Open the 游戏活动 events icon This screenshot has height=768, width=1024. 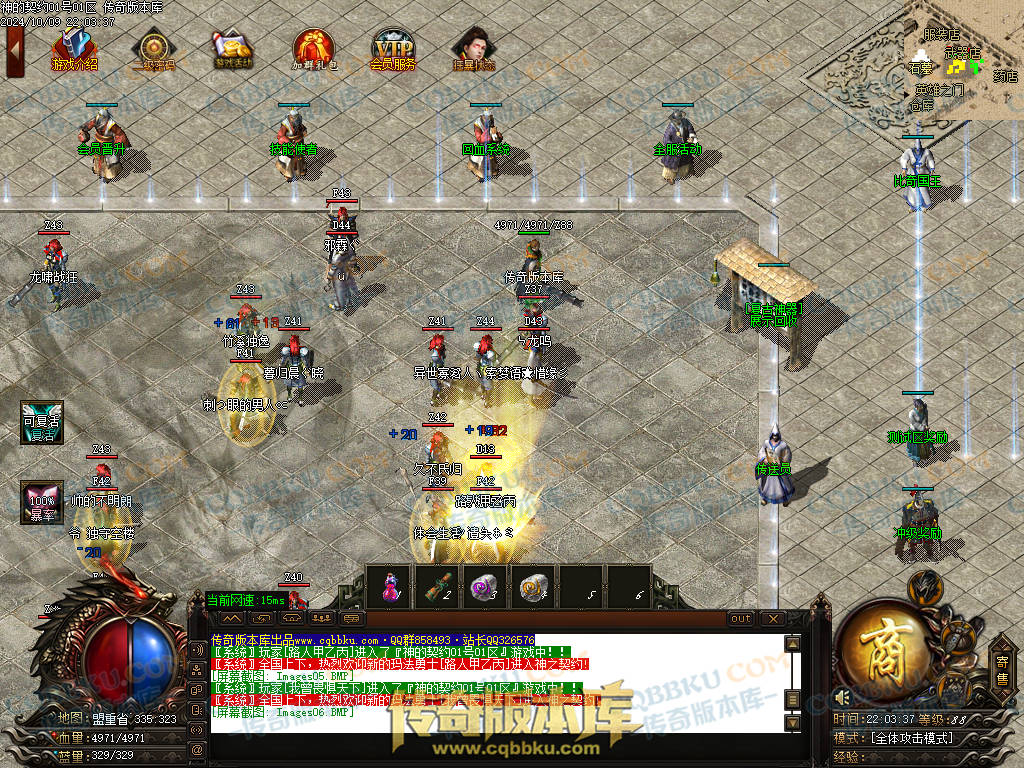pos(233,48)
